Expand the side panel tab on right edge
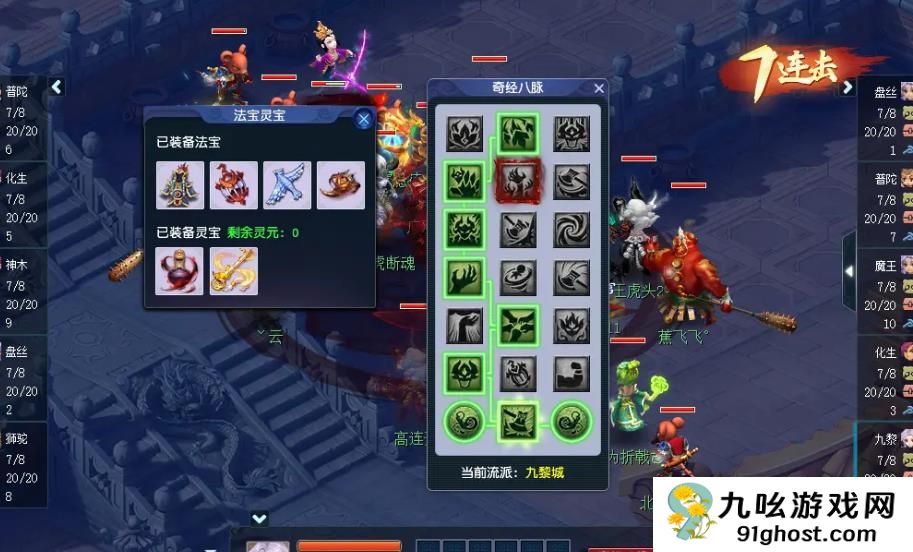This screenshot has height=552, width=913. 849,270
